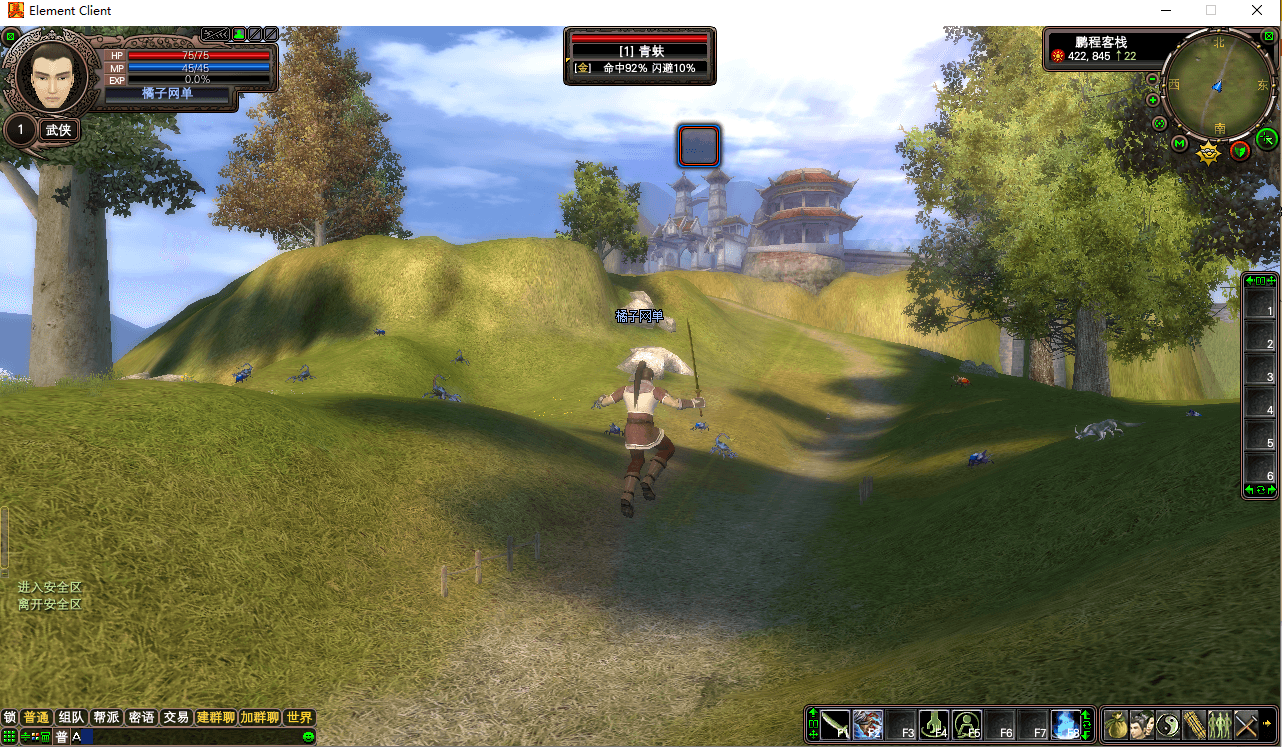Open the yin-yang skills icon
Image resolution: width=1282 pixels, height=747 pixels.
click(x=1168, y=724)
